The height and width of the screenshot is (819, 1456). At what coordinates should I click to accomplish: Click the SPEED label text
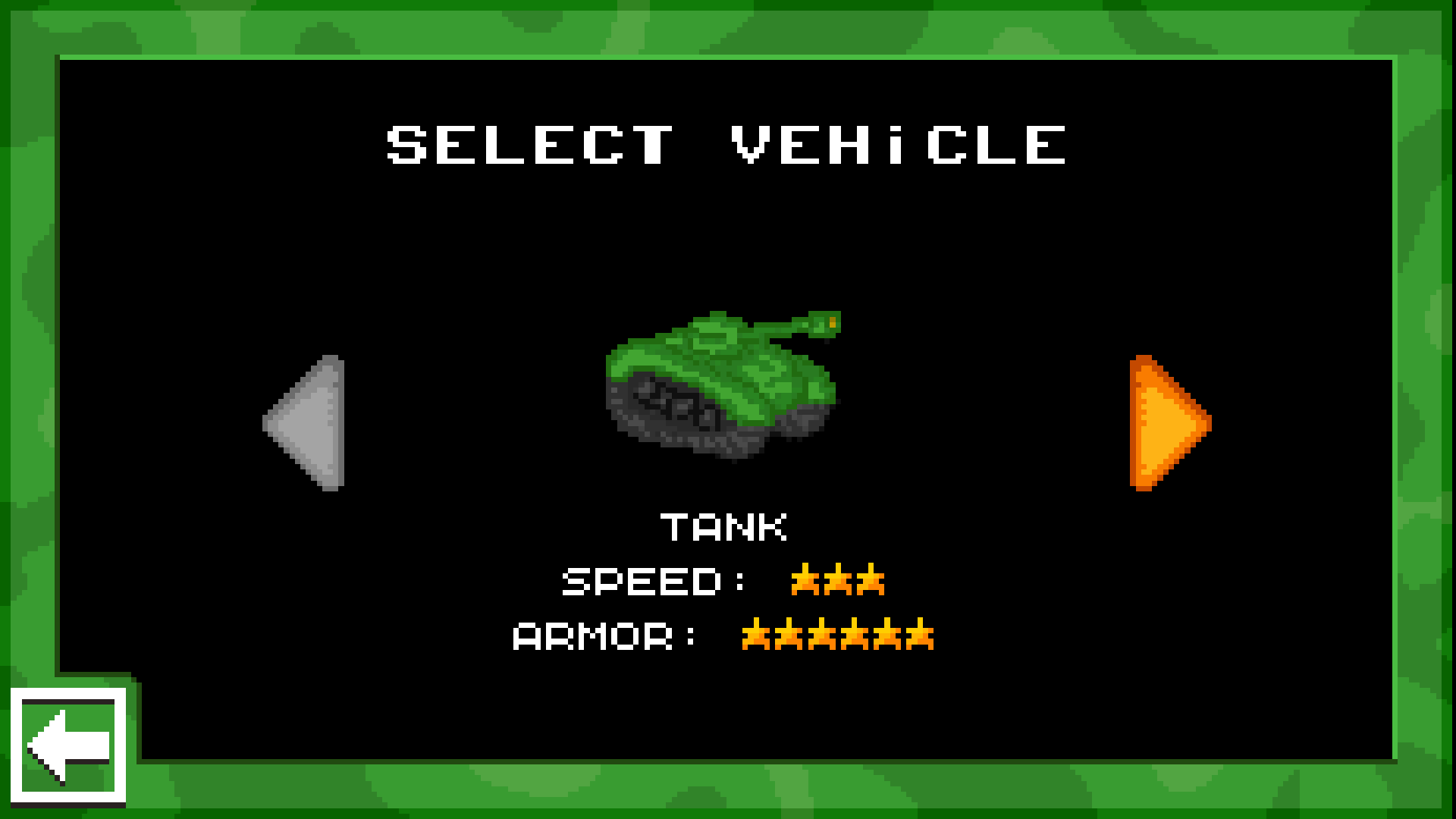(x=641, y=580)
